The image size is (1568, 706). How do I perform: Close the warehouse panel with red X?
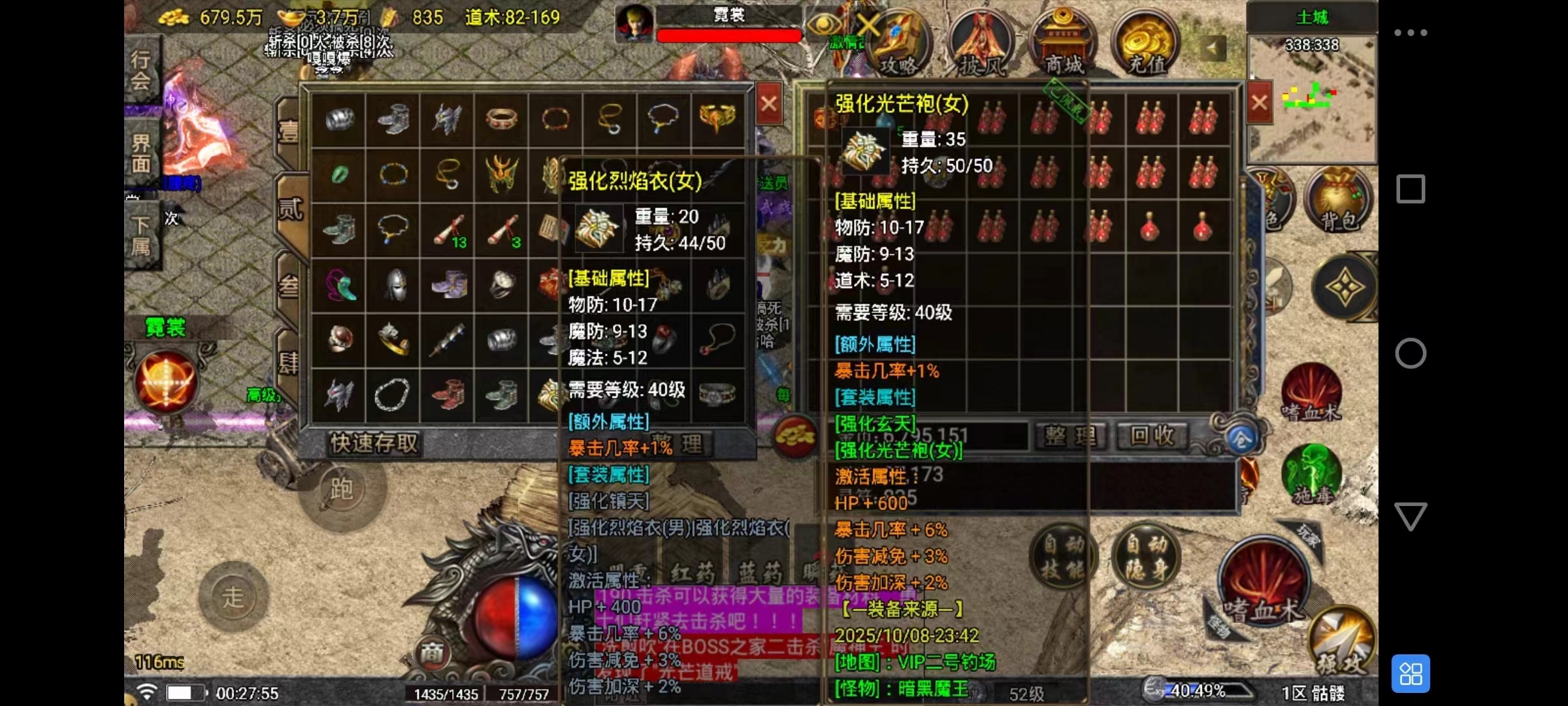click(x=769, y=104)
